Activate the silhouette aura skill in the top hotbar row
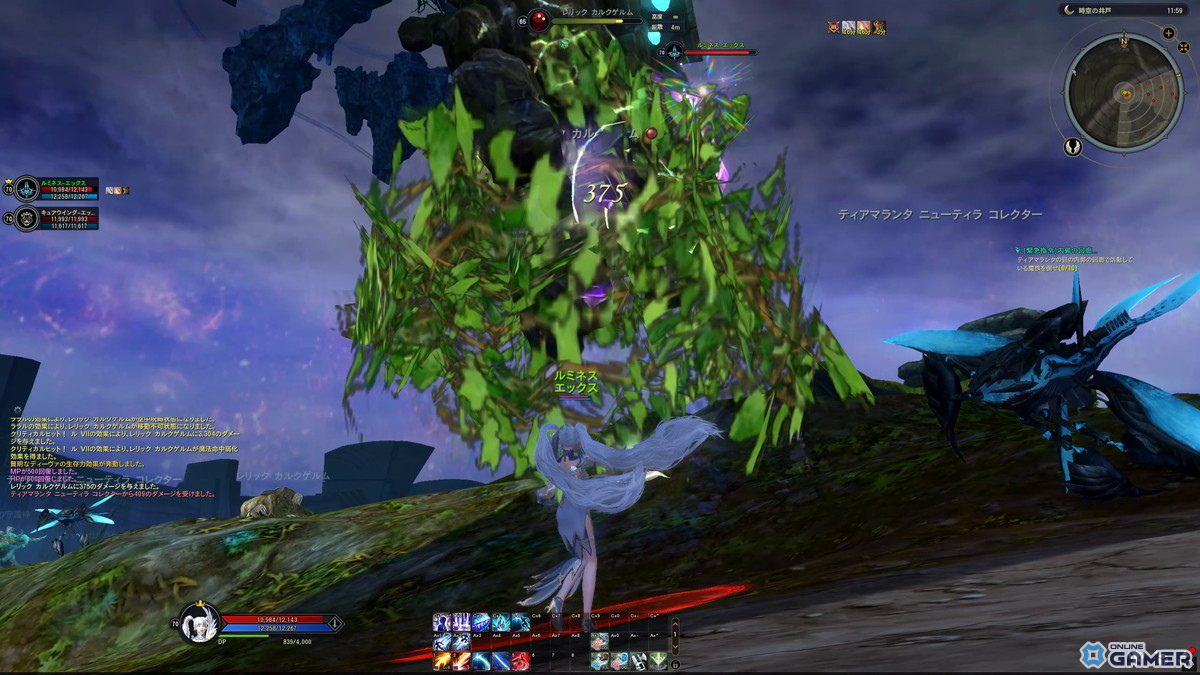 click(441, 621)
